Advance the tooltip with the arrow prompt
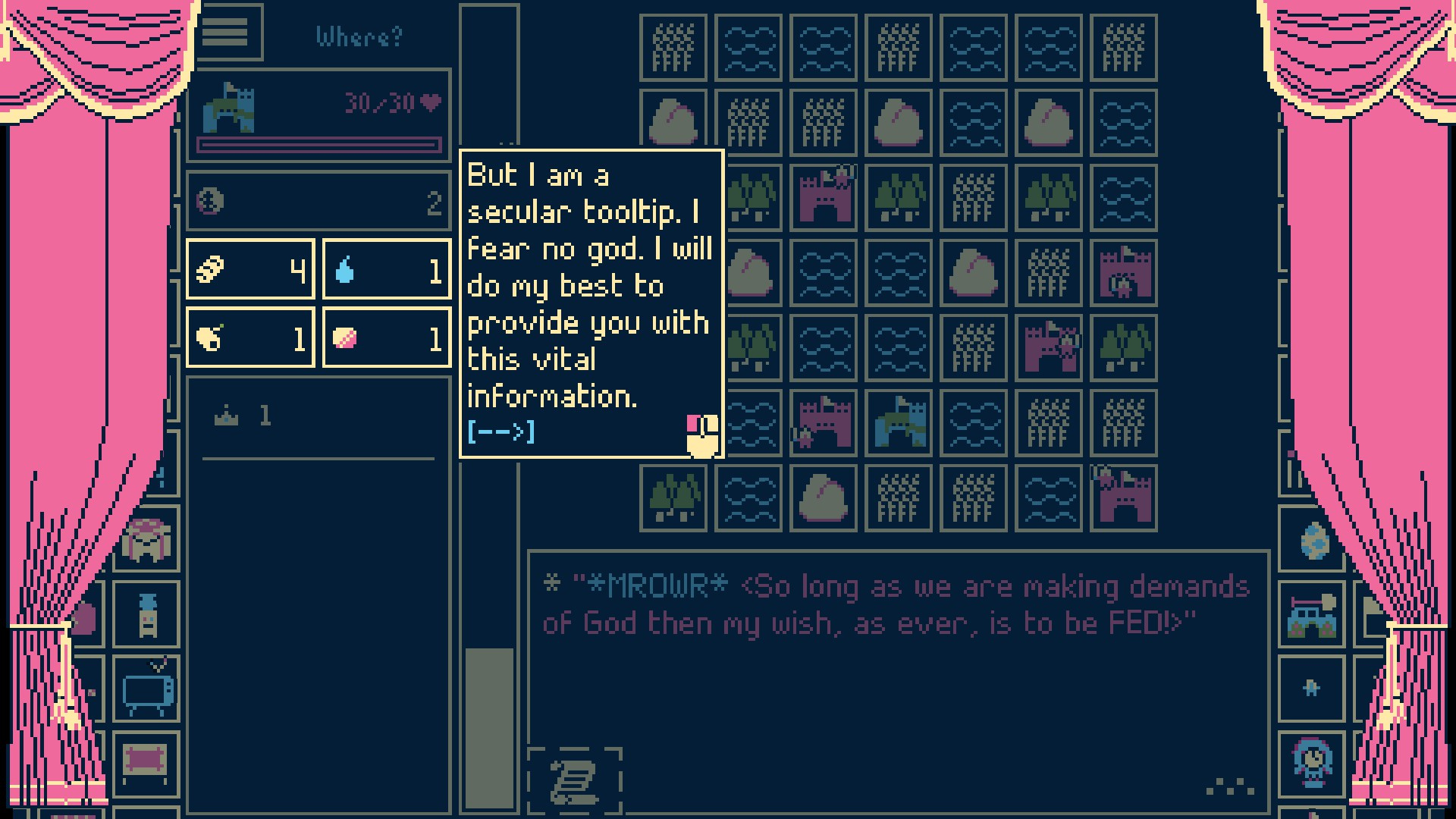 click(501, 432)
